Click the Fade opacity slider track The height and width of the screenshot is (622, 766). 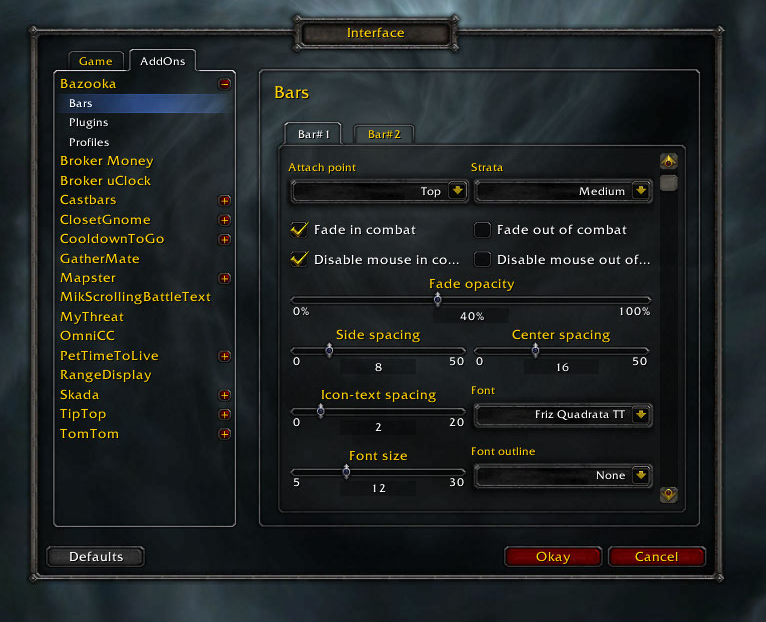coord(560,299)
